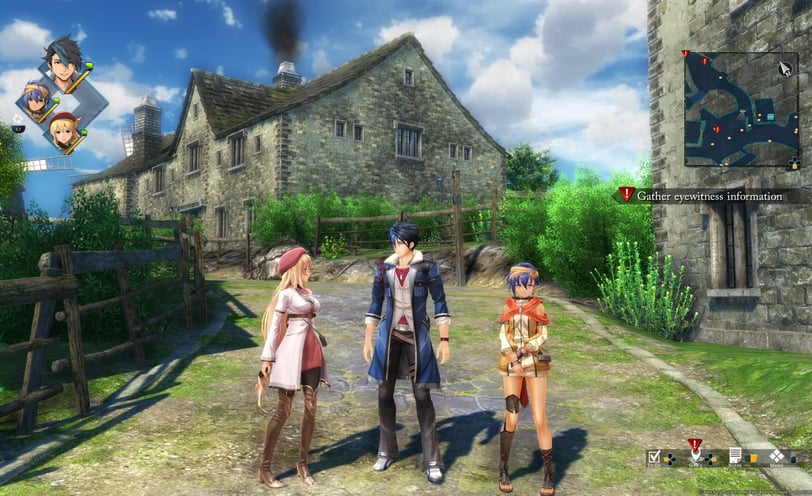The width and height of the screenshot is (812, 496).
Task: Open the Gather eyewitness information objective
Action: click(708, 196)
